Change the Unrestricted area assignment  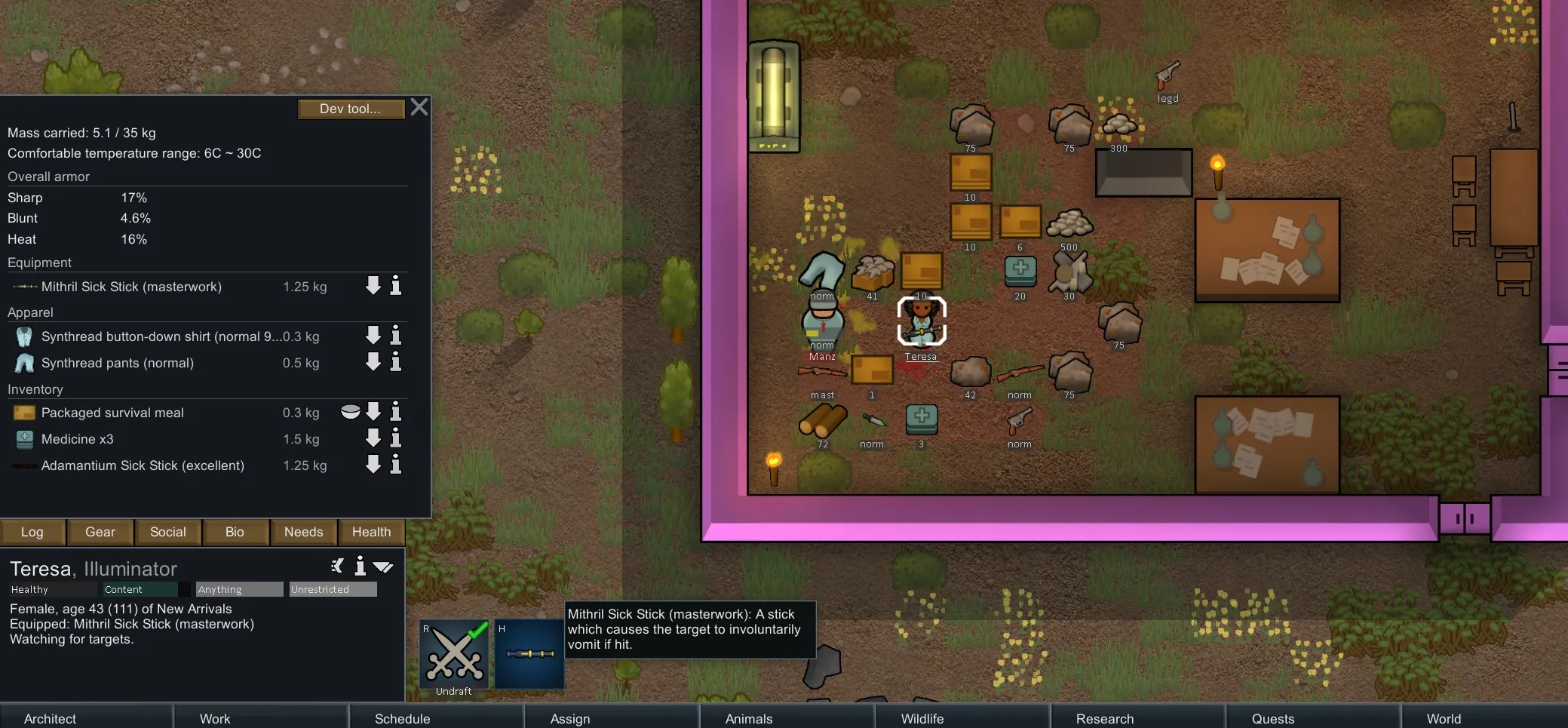(333, 589)
